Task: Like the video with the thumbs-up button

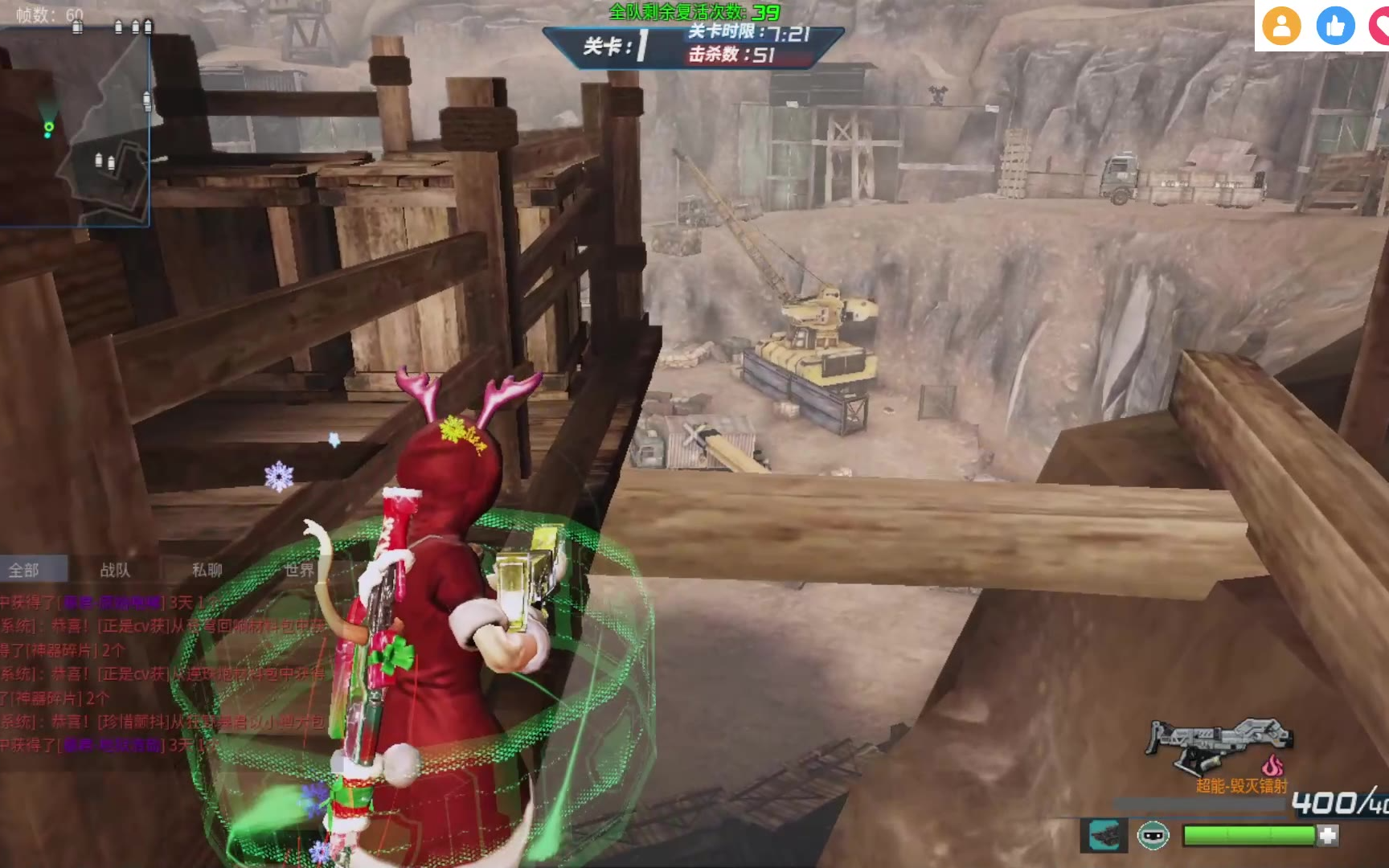Action: click(x=1334, y=27)
